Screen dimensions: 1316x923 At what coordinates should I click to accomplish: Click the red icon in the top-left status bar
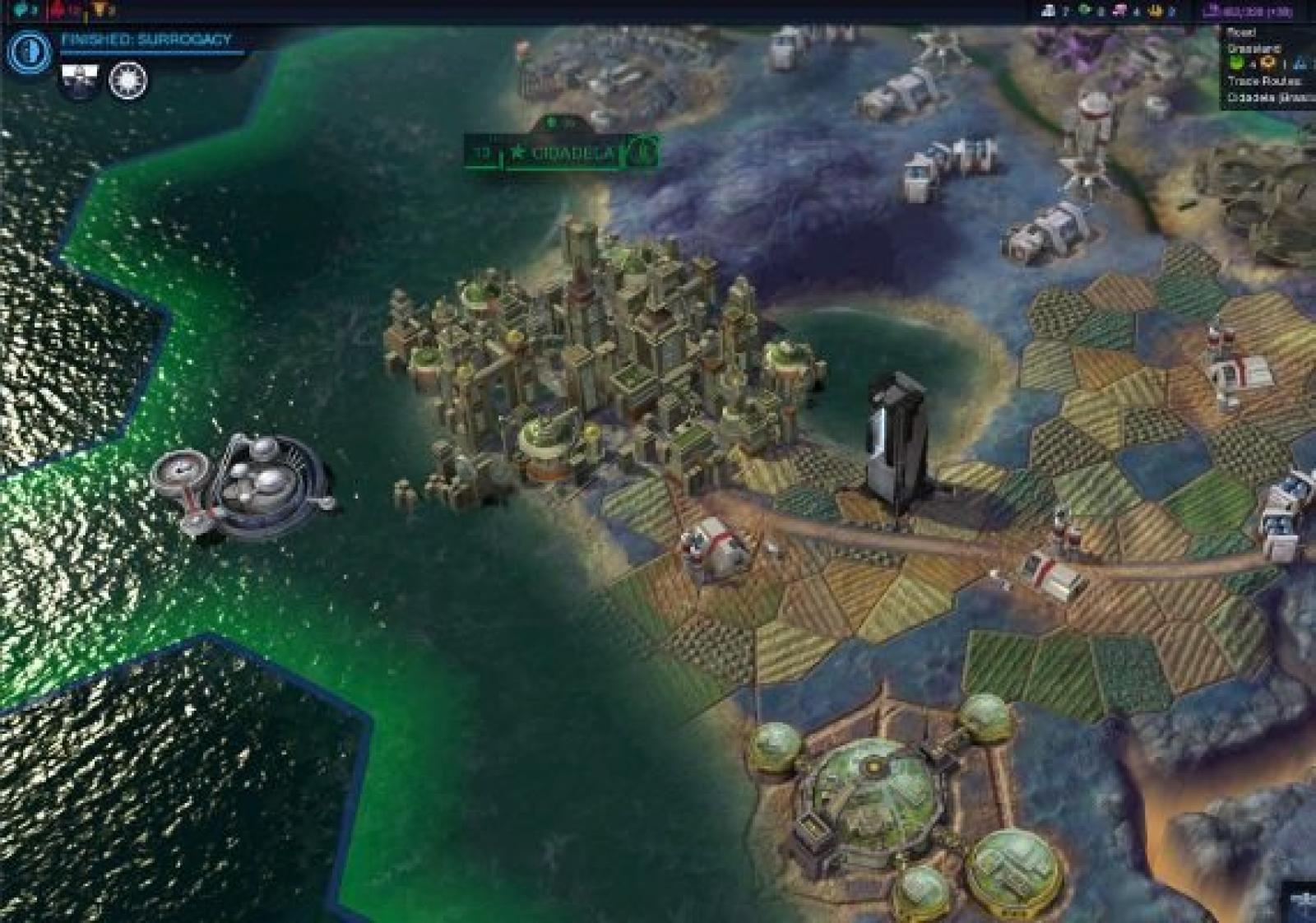click(59, 10)
